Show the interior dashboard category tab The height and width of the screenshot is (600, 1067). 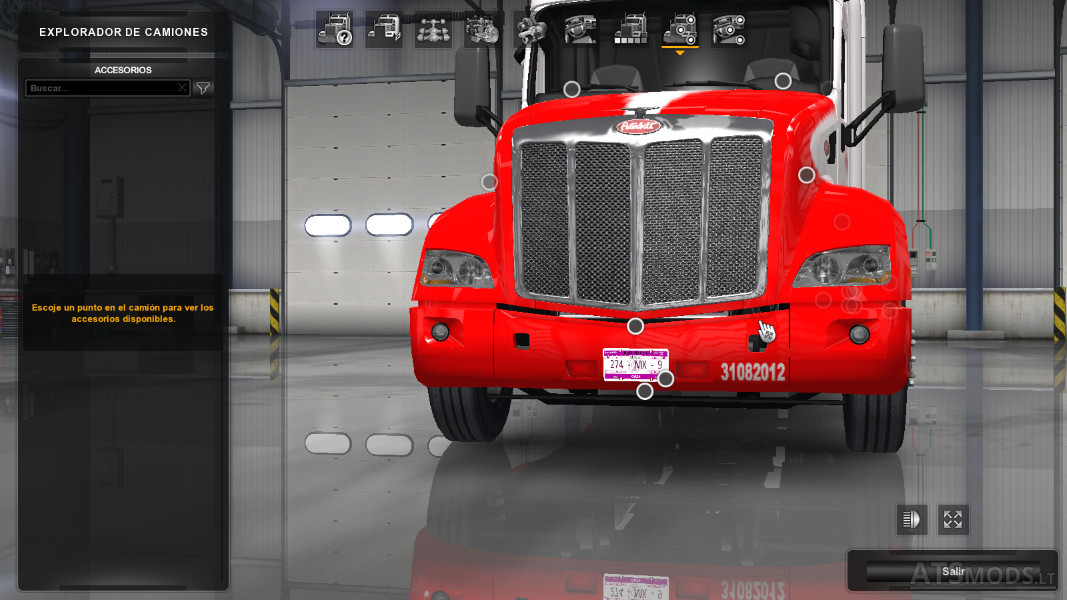[x=581, y=30]
